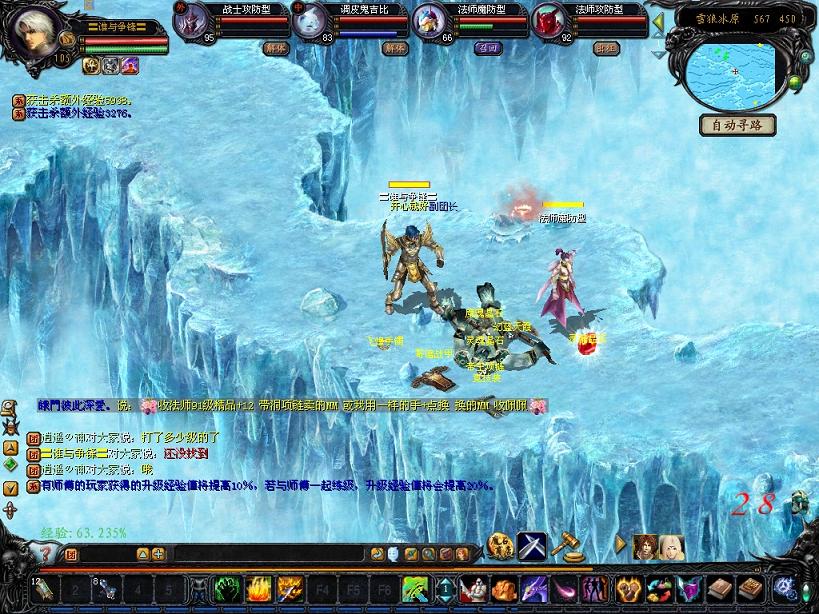Open the auction hammer icon
Image resolution: width=819 pixels, height=614 pixels.
point(566,546)
